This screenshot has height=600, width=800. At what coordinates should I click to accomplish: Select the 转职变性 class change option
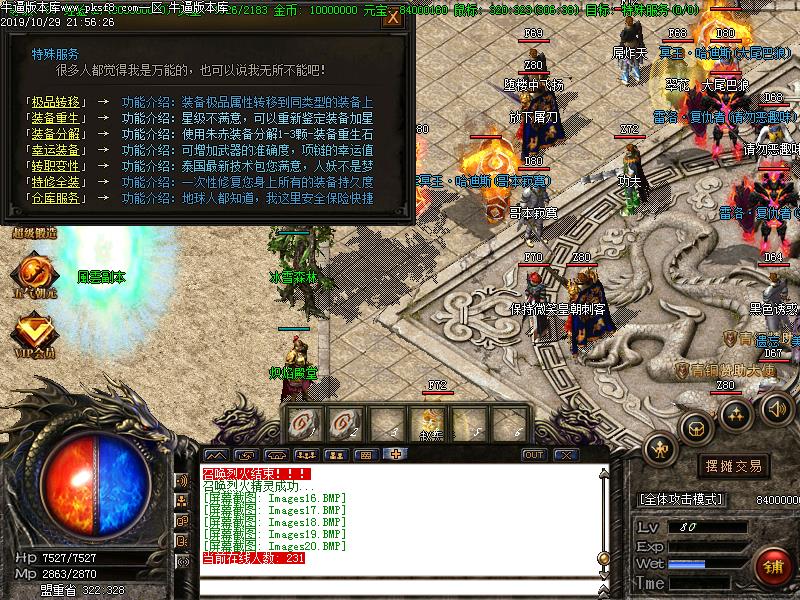click(x=56, y=166)
